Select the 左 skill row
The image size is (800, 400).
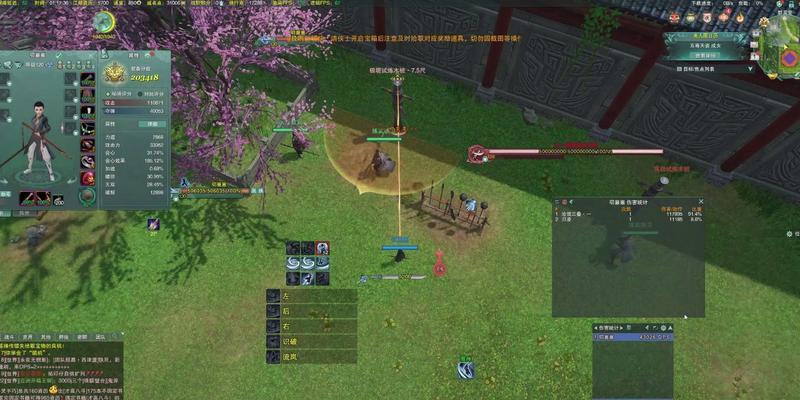click(311, 297)
